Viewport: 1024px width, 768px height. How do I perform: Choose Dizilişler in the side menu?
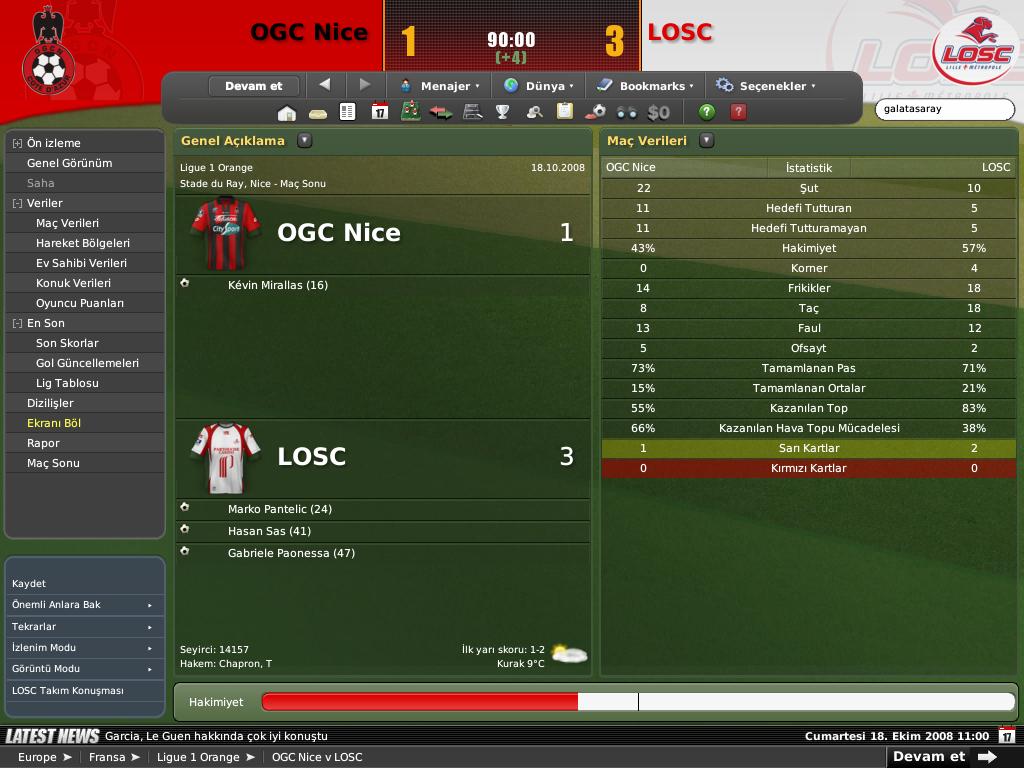[x=50, y=403]
